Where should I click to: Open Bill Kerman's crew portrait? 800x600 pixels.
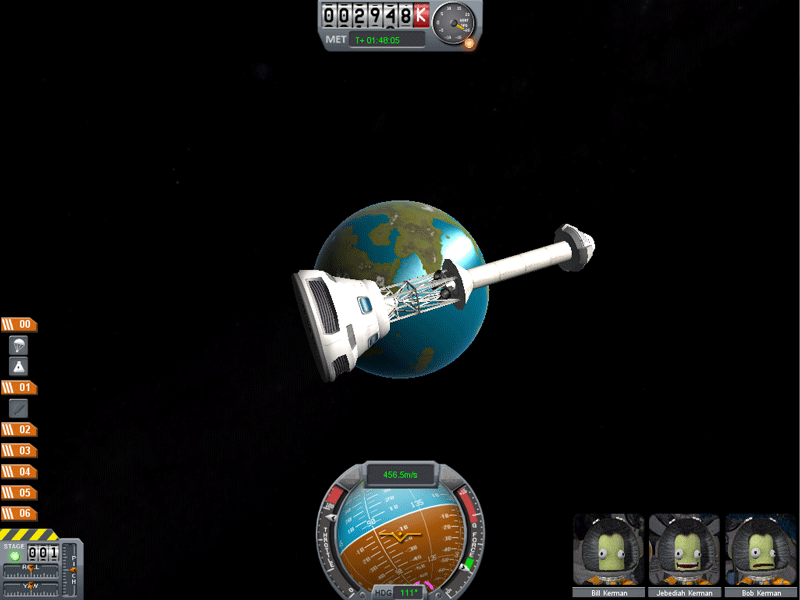(x=610, y=550)
